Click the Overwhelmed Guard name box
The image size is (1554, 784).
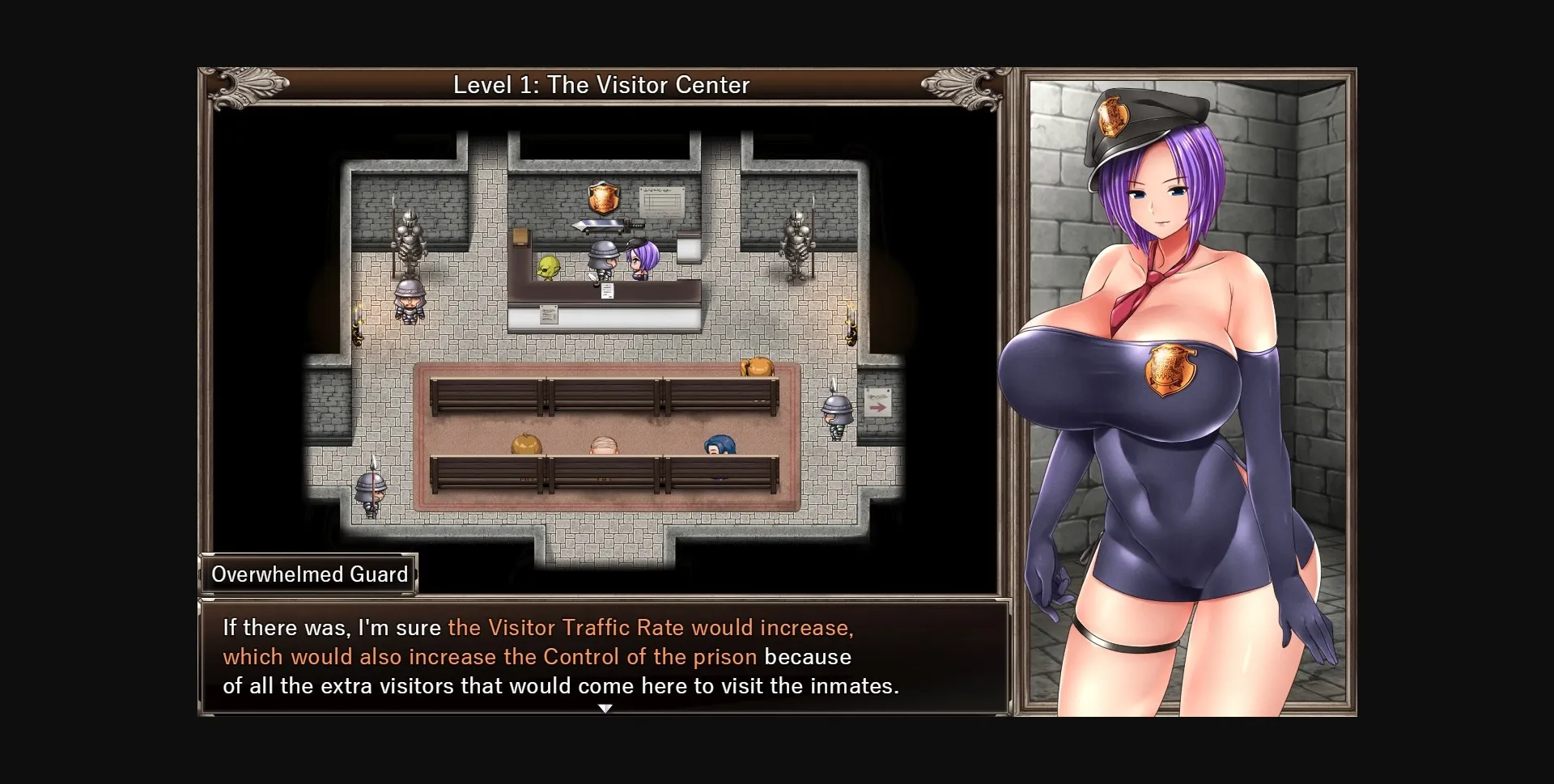point(310,574)
